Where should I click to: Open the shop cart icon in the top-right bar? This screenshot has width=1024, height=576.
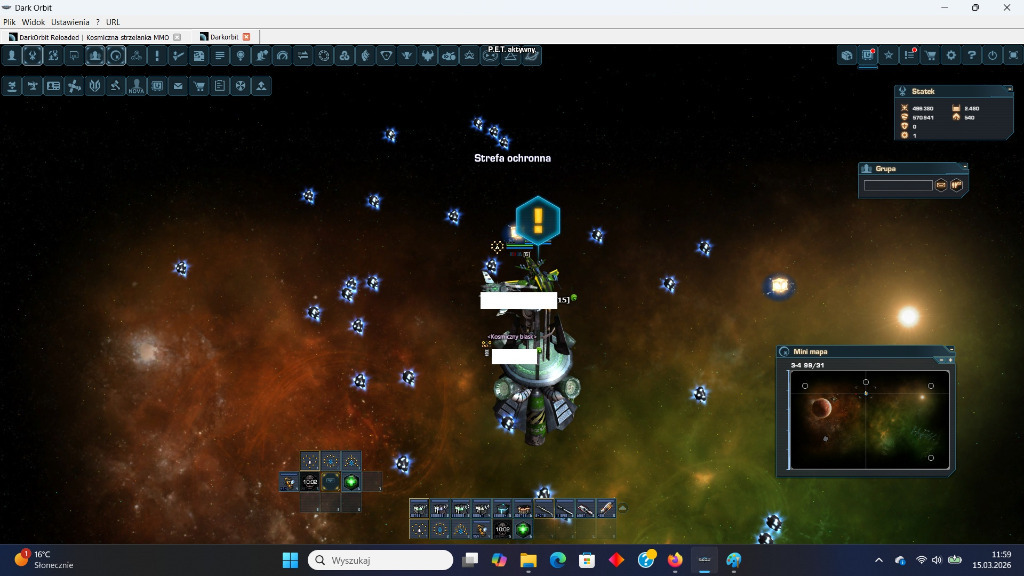[x=931, y=56]
